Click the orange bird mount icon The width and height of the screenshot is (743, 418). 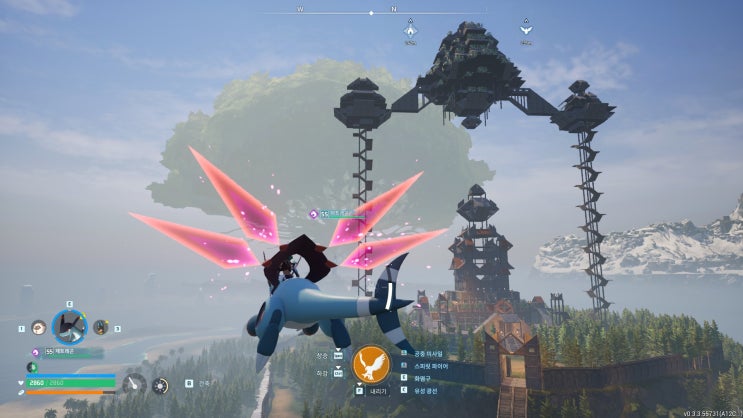(x=371, y=364)
